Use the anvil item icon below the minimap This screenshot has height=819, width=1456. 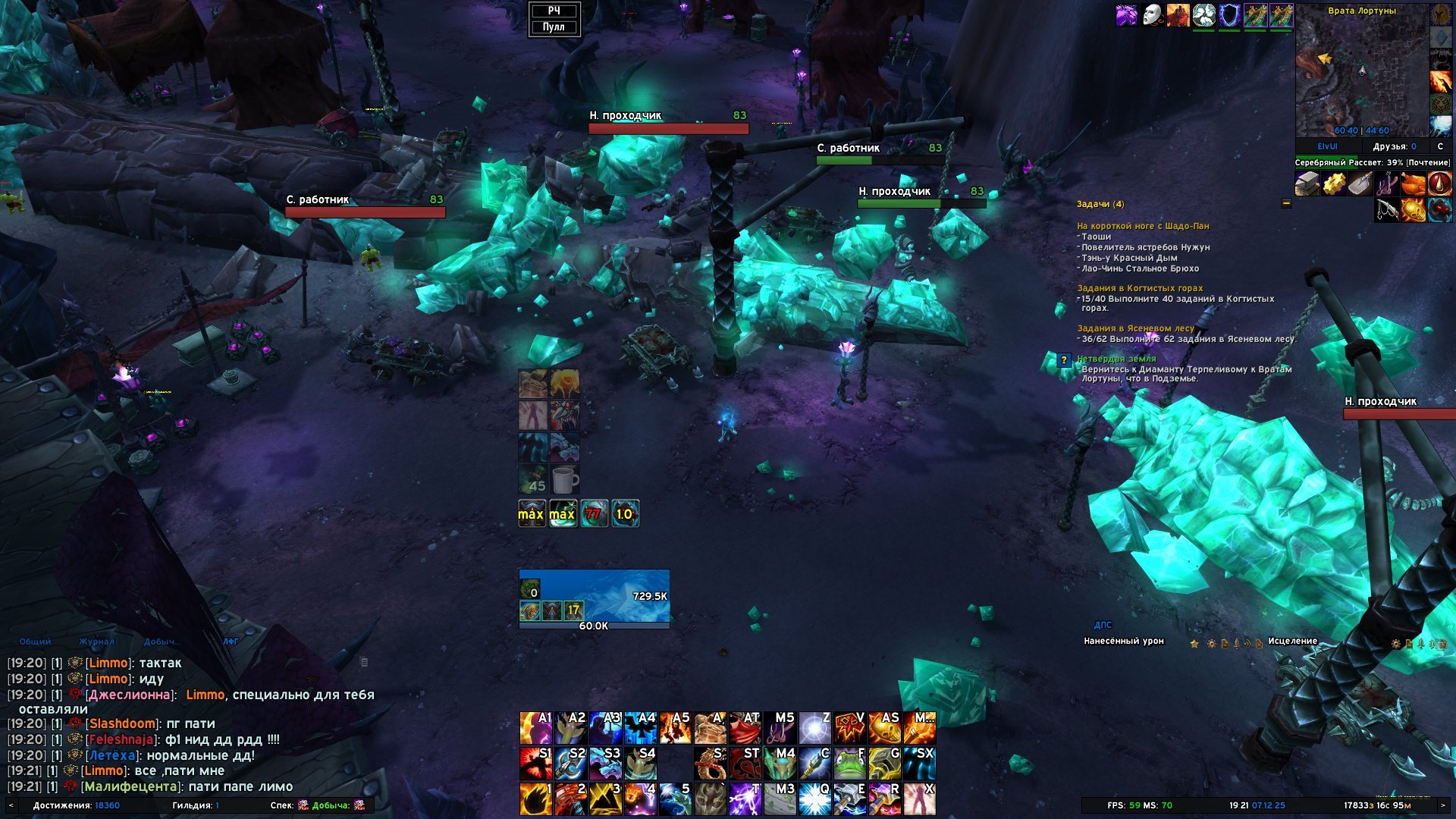[x=1307, y=184]
